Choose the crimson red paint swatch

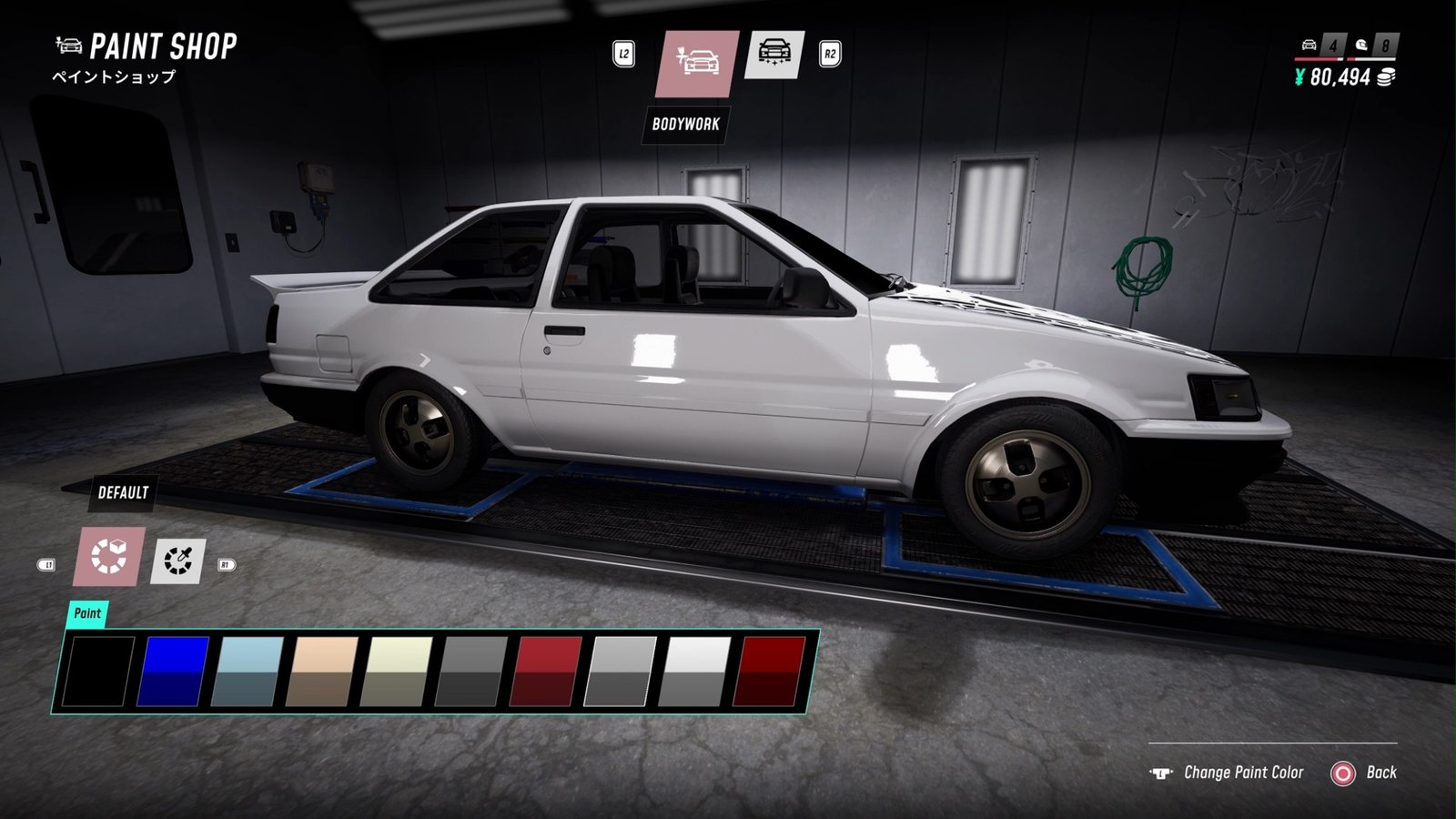pyautogui.click(x=547, y=672)
